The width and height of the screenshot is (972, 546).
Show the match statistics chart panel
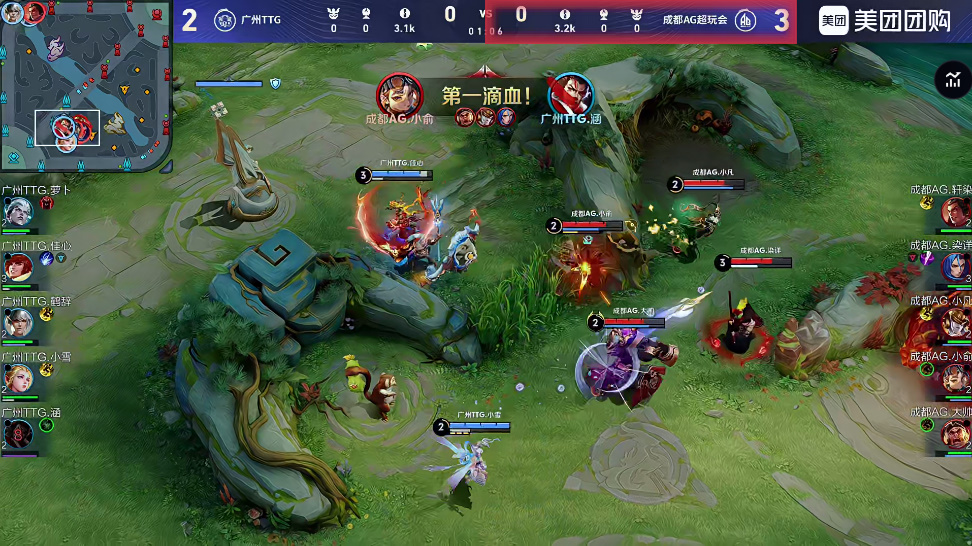(951, 81)
